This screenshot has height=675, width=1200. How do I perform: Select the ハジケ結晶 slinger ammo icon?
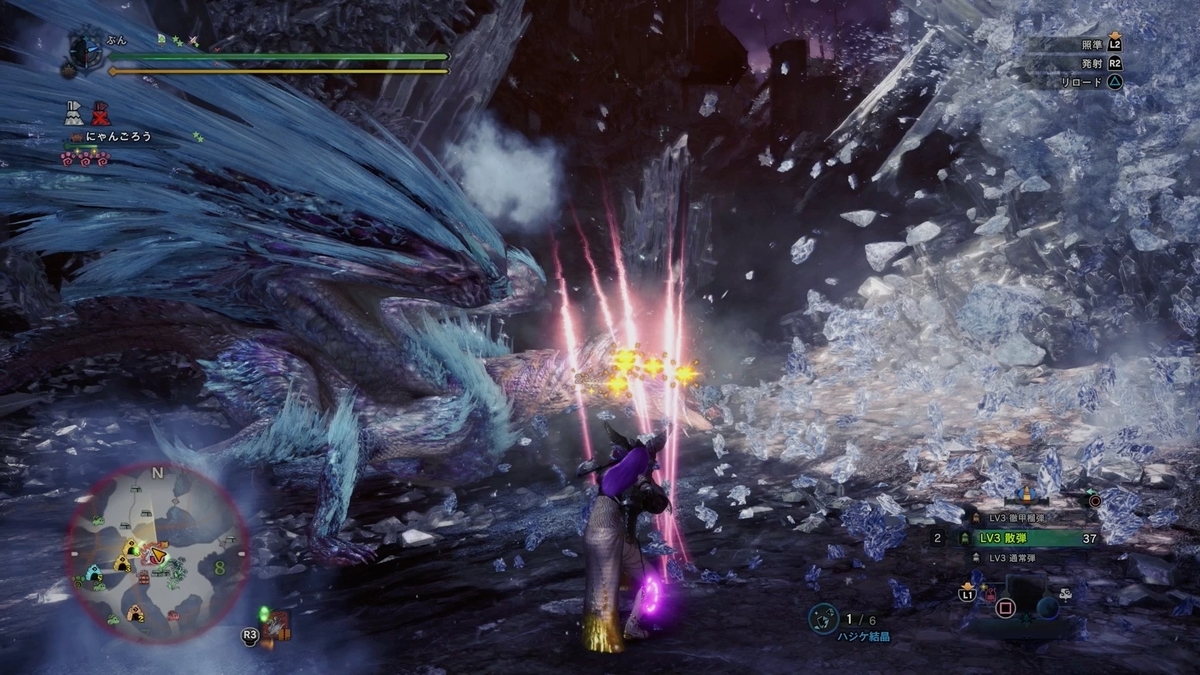825,617
